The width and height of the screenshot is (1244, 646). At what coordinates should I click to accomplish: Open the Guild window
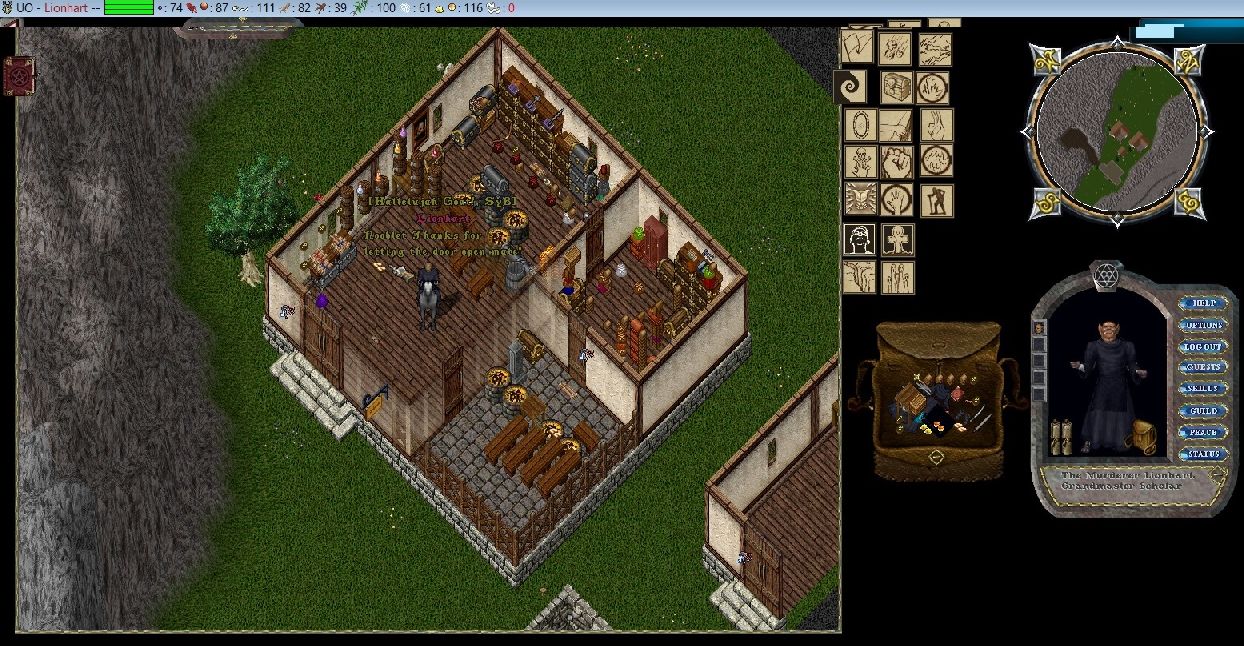pyautogui.click(x=1203, y=411)
